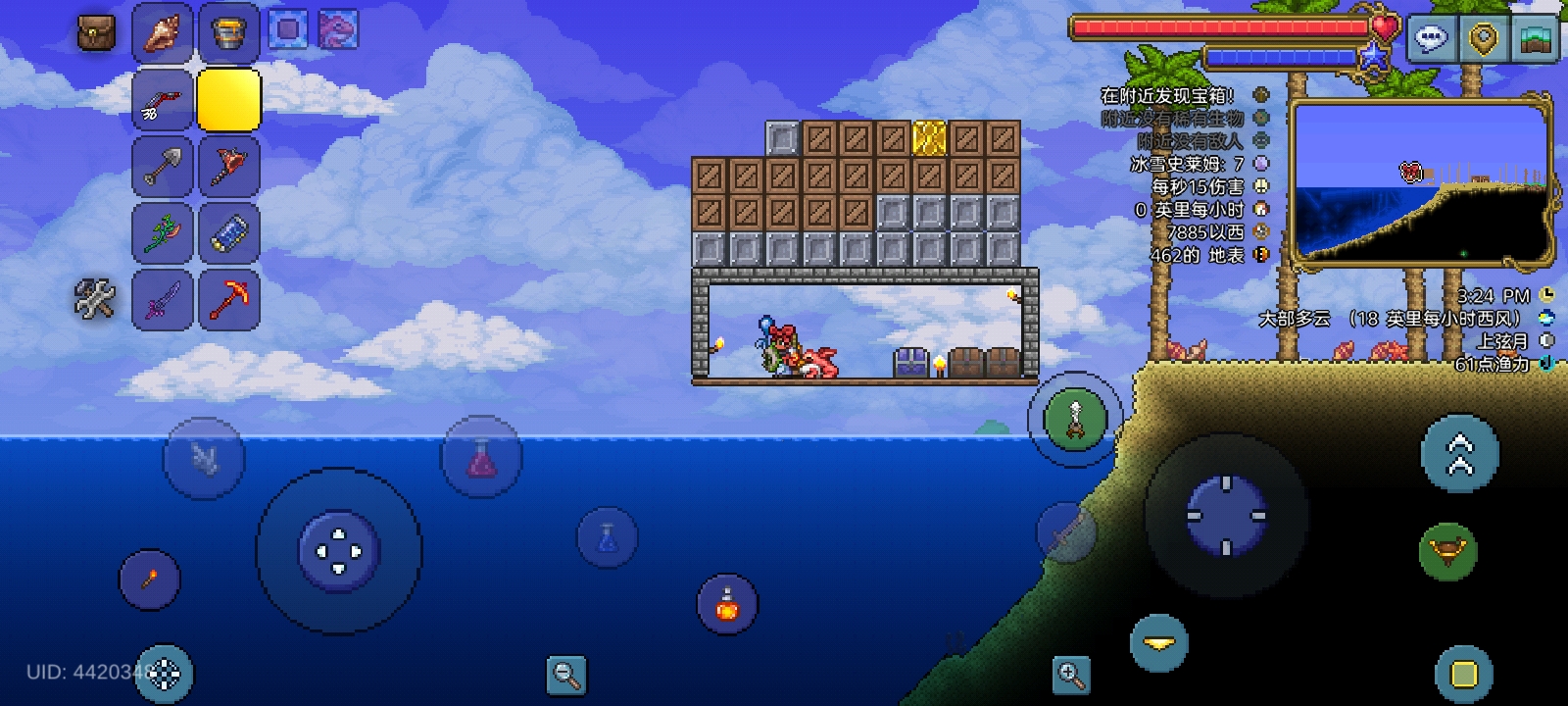Select the bucket hotbar slot

pyautogui.click(x=228, y=33)
